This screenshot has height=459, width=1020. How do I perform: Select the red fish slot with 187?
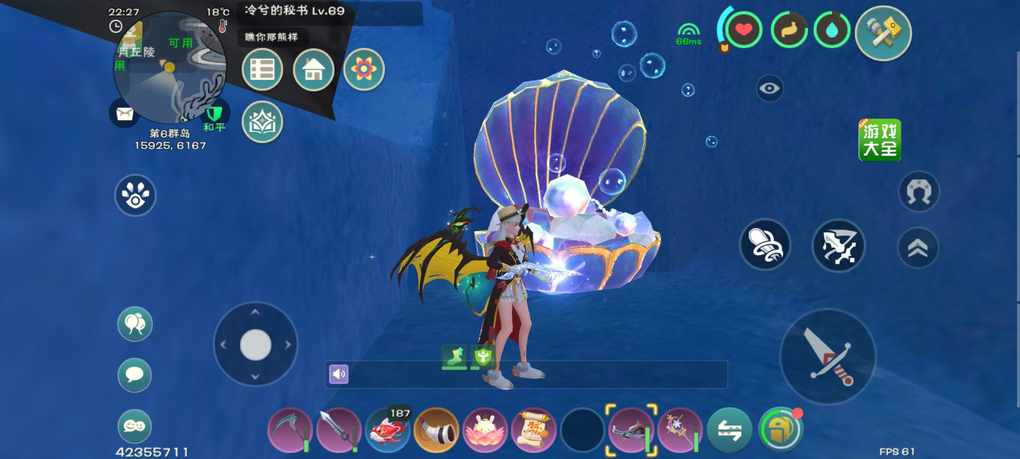[387, 430]
